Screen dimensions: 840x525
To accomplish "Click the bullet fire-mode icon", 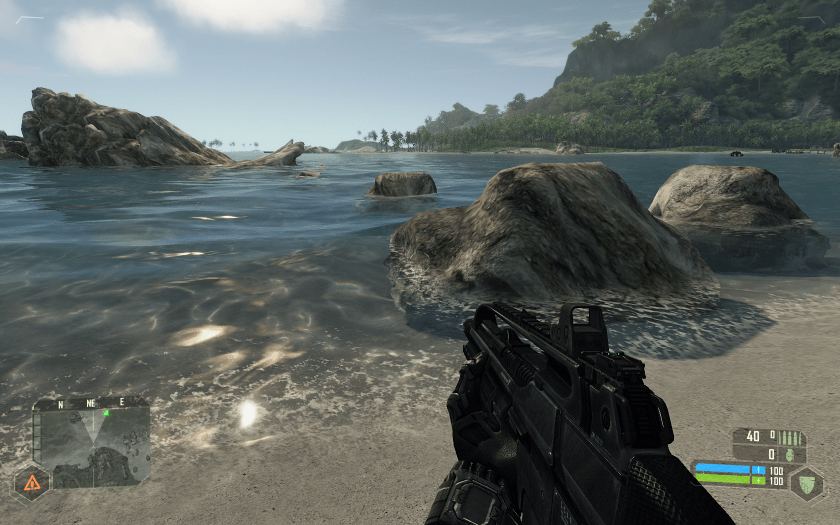I will 791,437.
